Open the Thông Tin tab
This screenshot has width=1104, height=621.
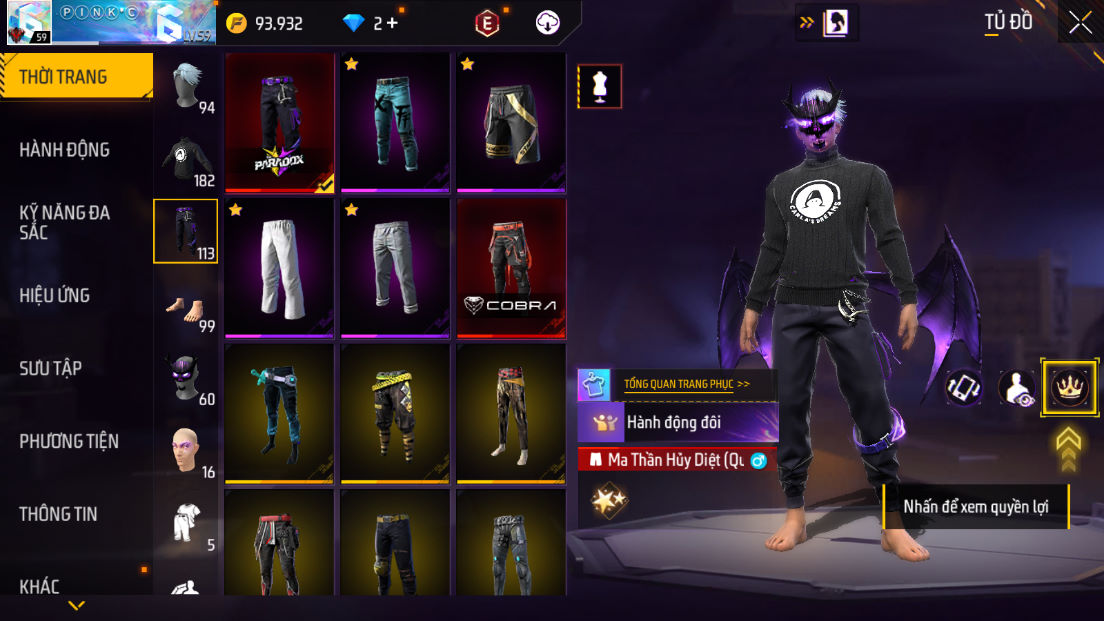(59, 514)
